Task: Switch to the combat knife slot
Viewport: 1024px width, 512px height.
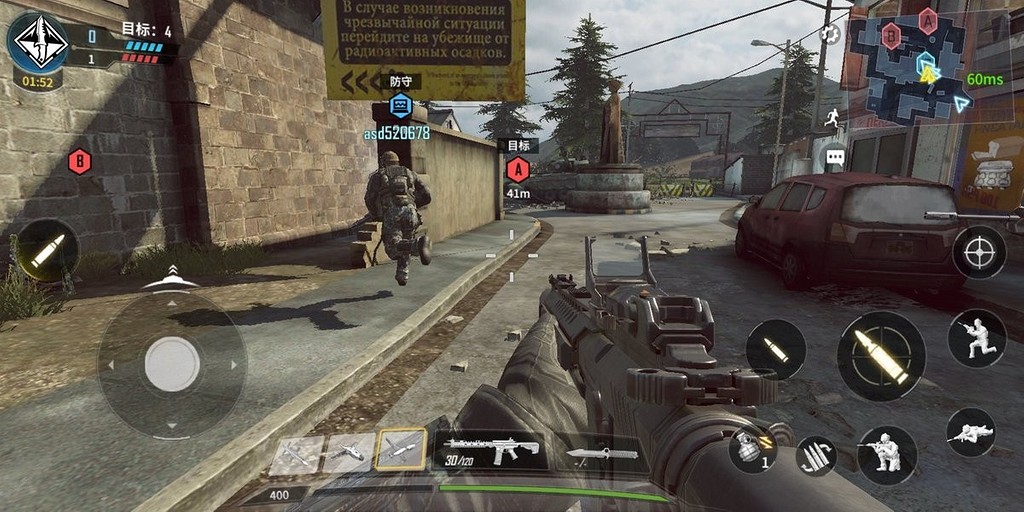Action: pyautogui.click(x=602, y=454)
